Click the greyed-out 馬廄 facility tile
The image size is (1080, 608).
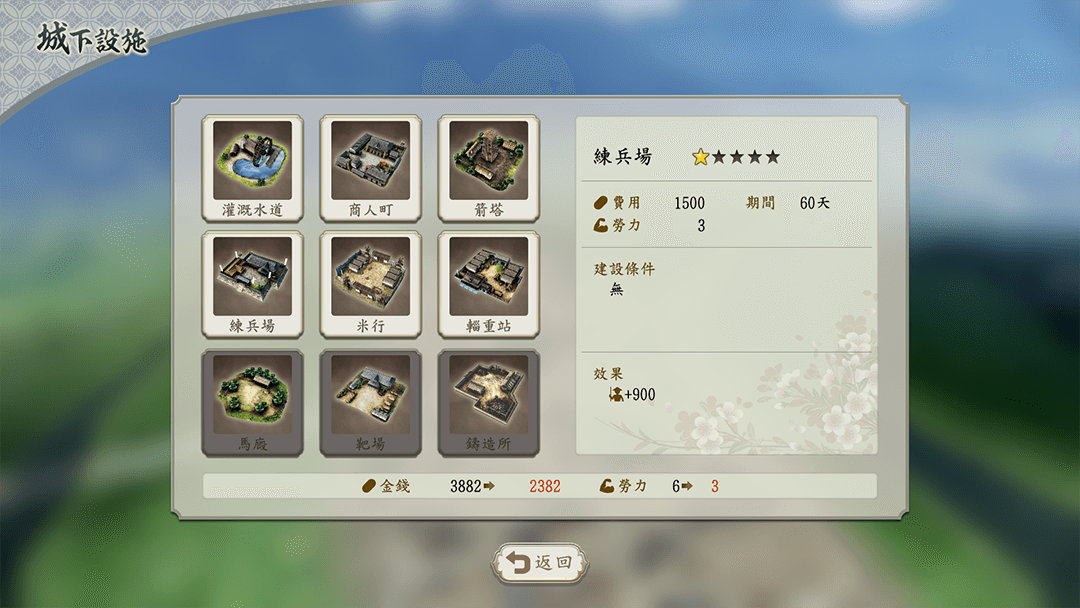coord(252,402)
